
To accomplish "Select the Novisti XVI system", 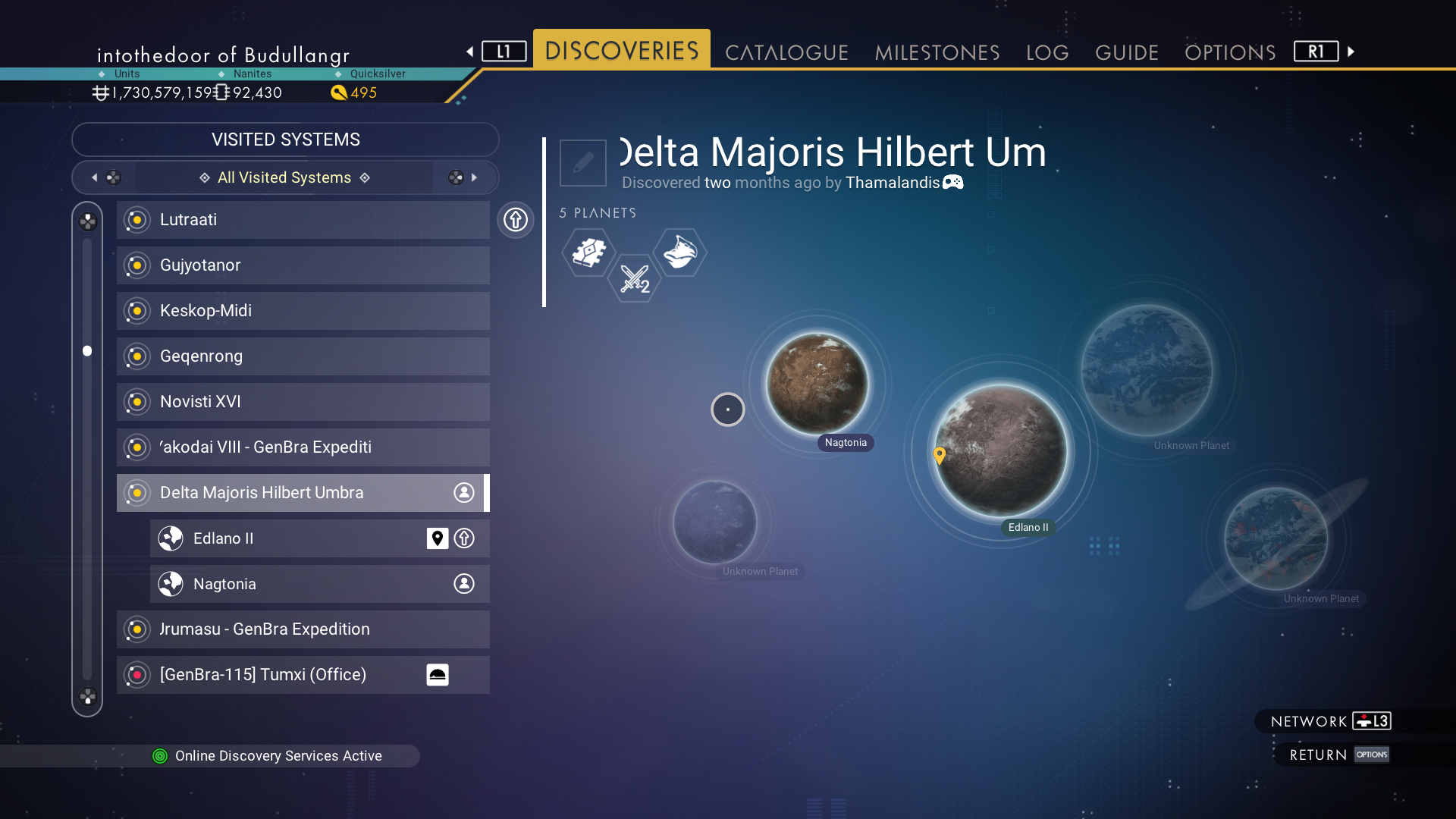I will tap(303, 402).
